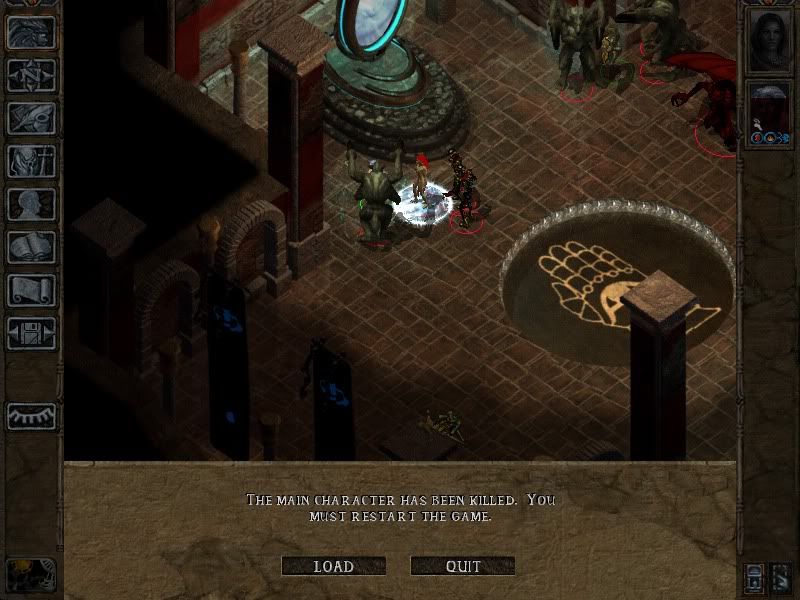Screen dimensions: 800x600
Task: Open the journal quill icon
Action: 31,117
